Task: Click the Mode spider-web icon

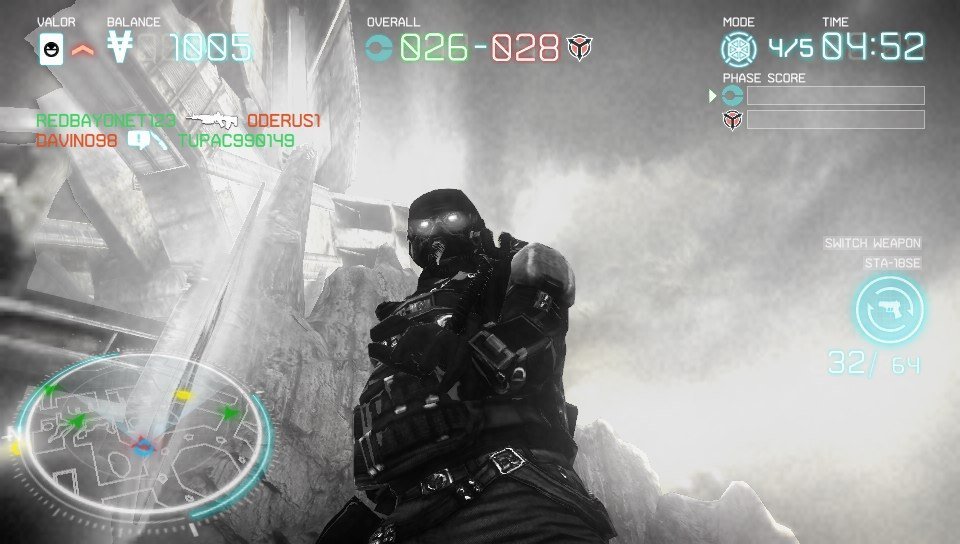Action: click(x=740, y=48)
